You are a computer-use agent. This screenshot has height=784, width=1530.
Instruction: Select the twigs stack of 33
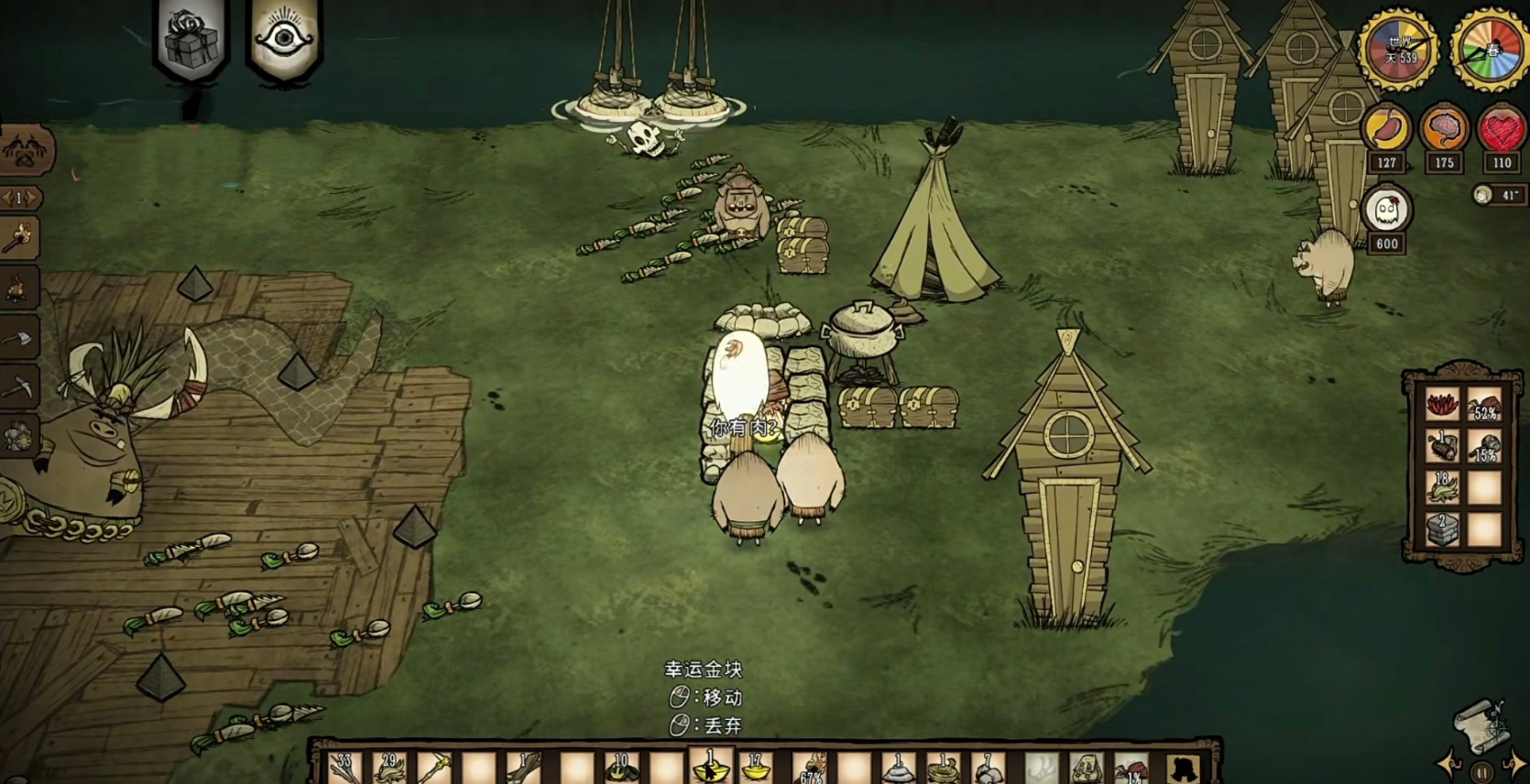(x=344, y=768)
